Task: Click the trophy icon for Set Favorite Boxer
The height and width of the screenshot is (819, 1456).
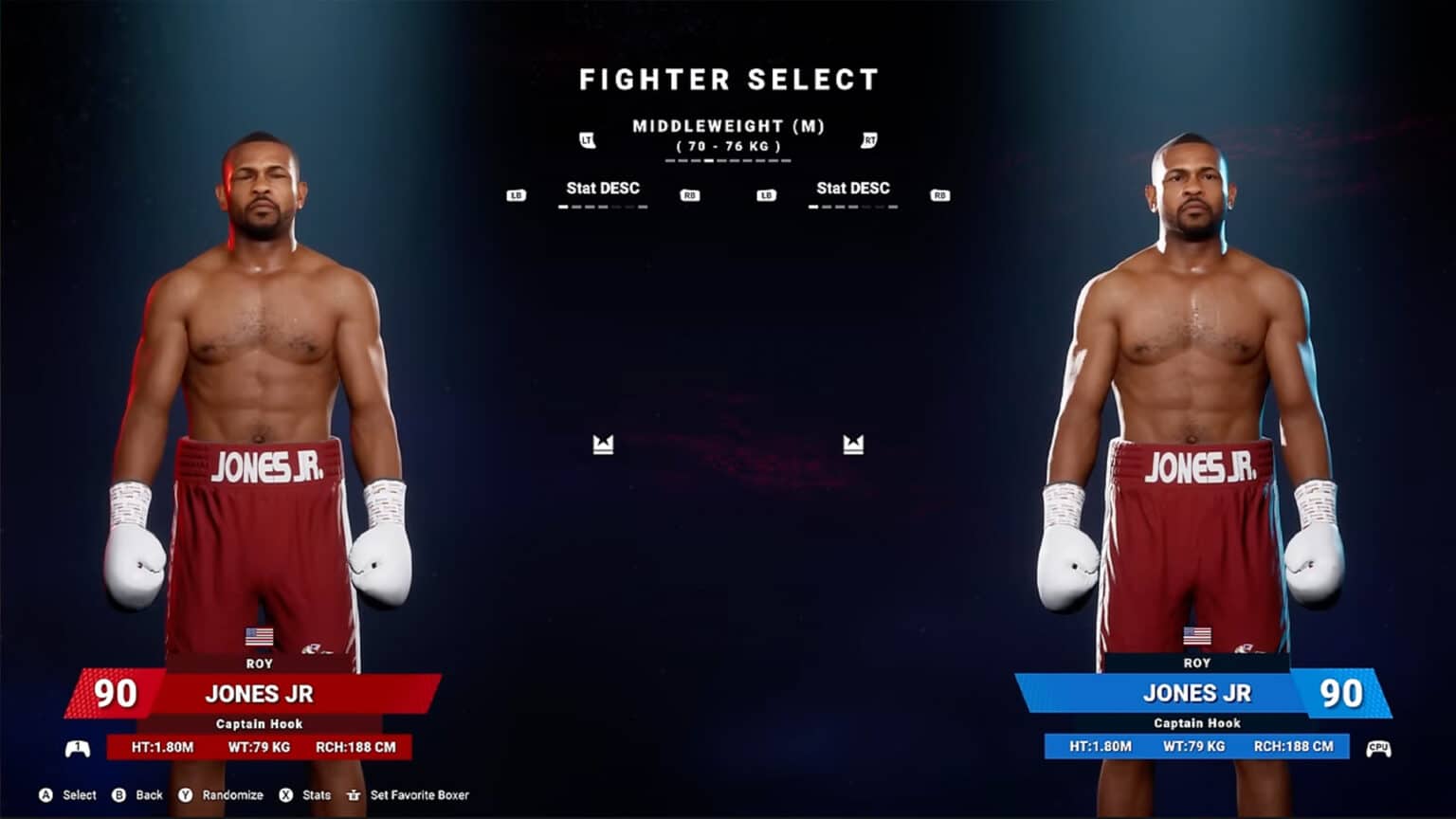Action: (354, 795)
